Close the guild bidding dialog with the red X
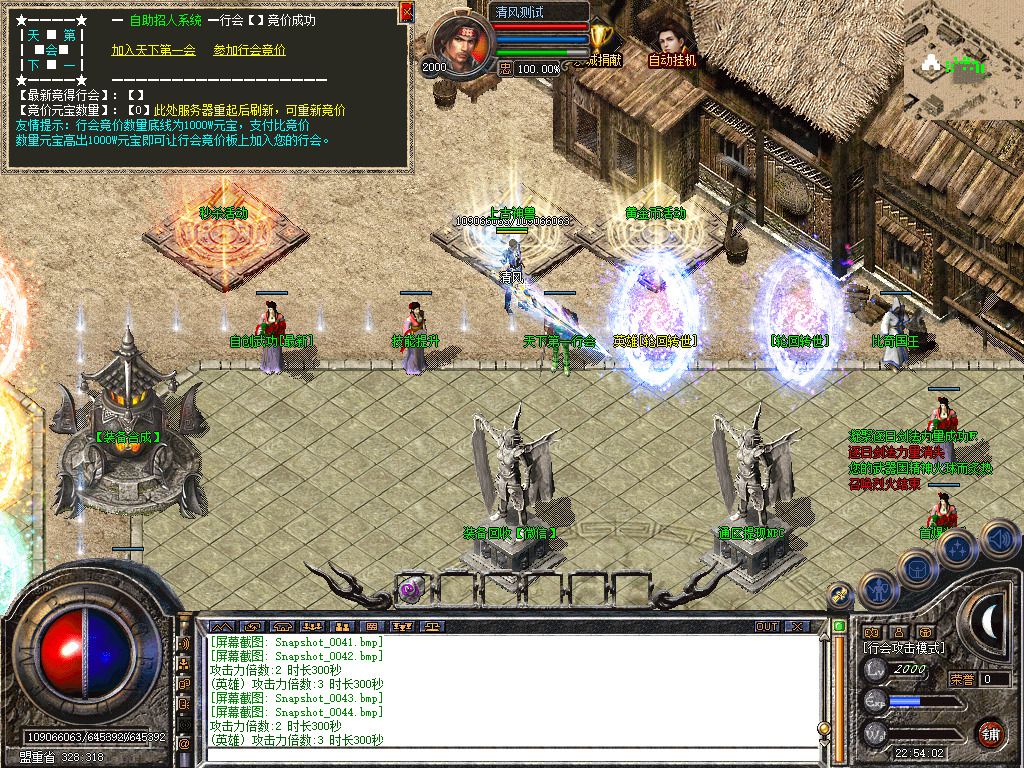 pyautogui.click(x=405, y=12)
